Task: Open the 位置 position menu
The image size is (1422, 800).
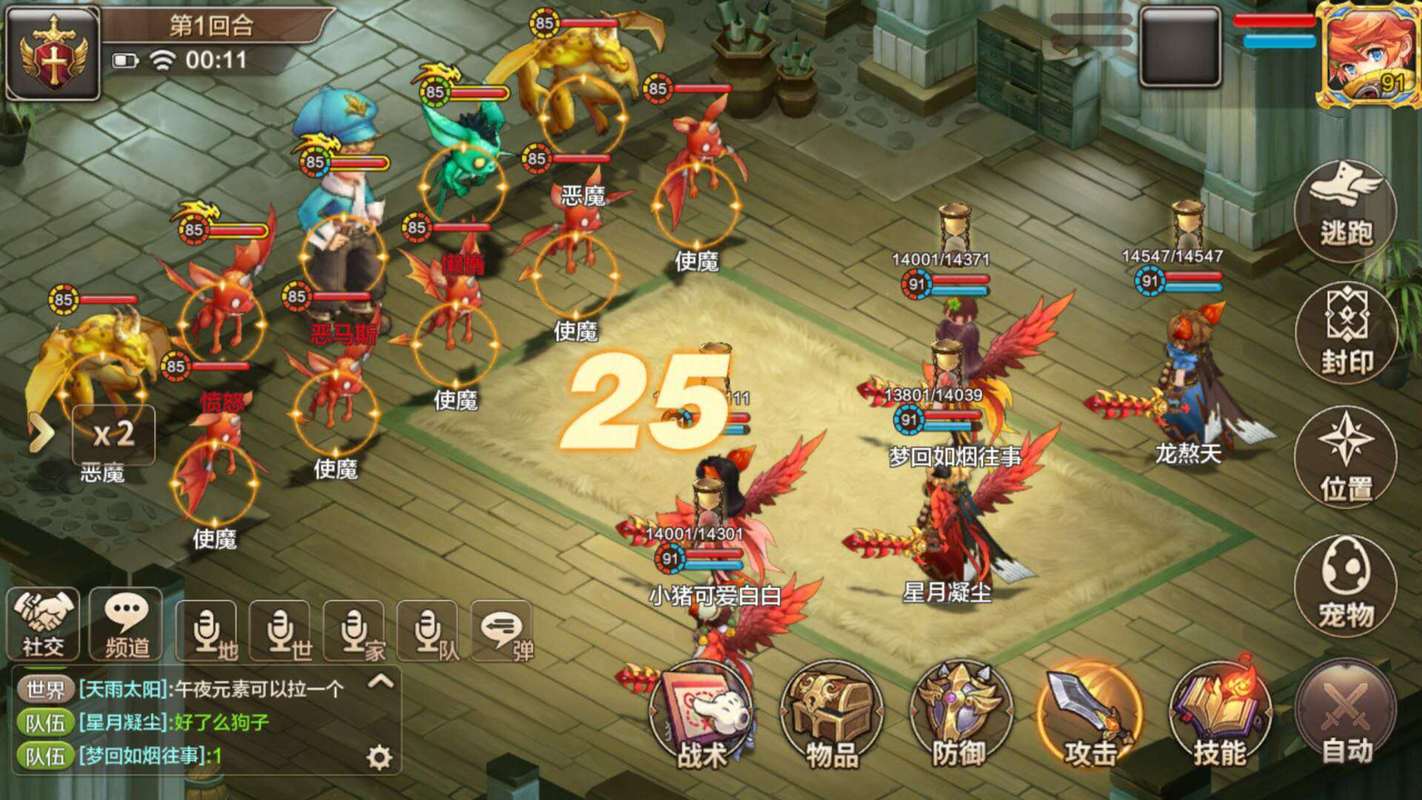Action: (x=1345, y=458)
